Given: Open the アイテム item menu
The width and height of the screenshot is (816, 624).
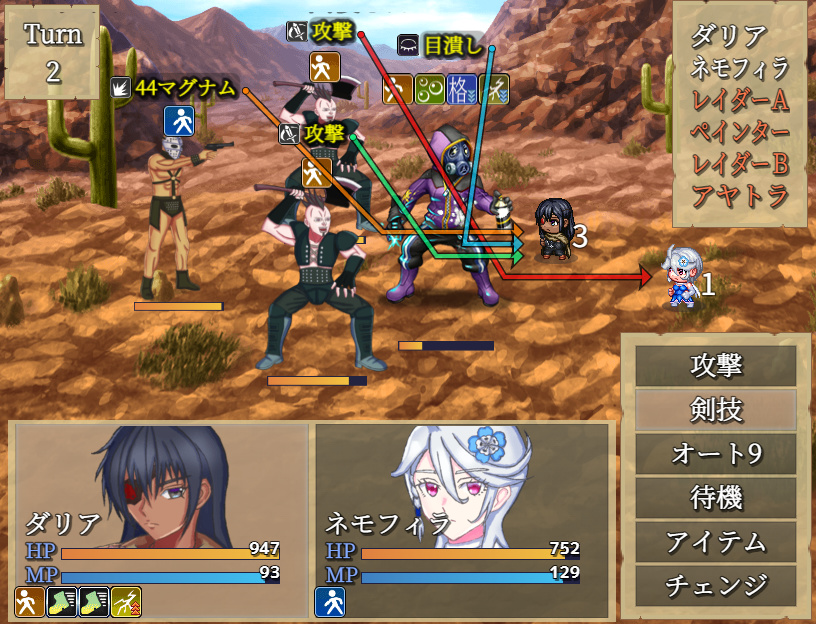Looking at the screenshot, I should click(x=716, y=541).
